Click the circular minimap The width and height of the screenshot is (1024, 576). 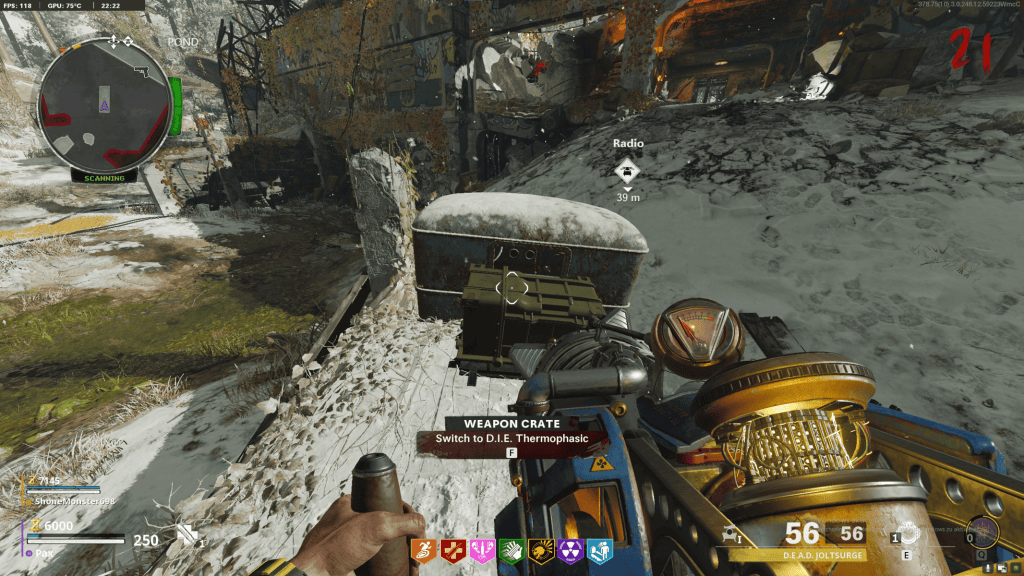103,107
